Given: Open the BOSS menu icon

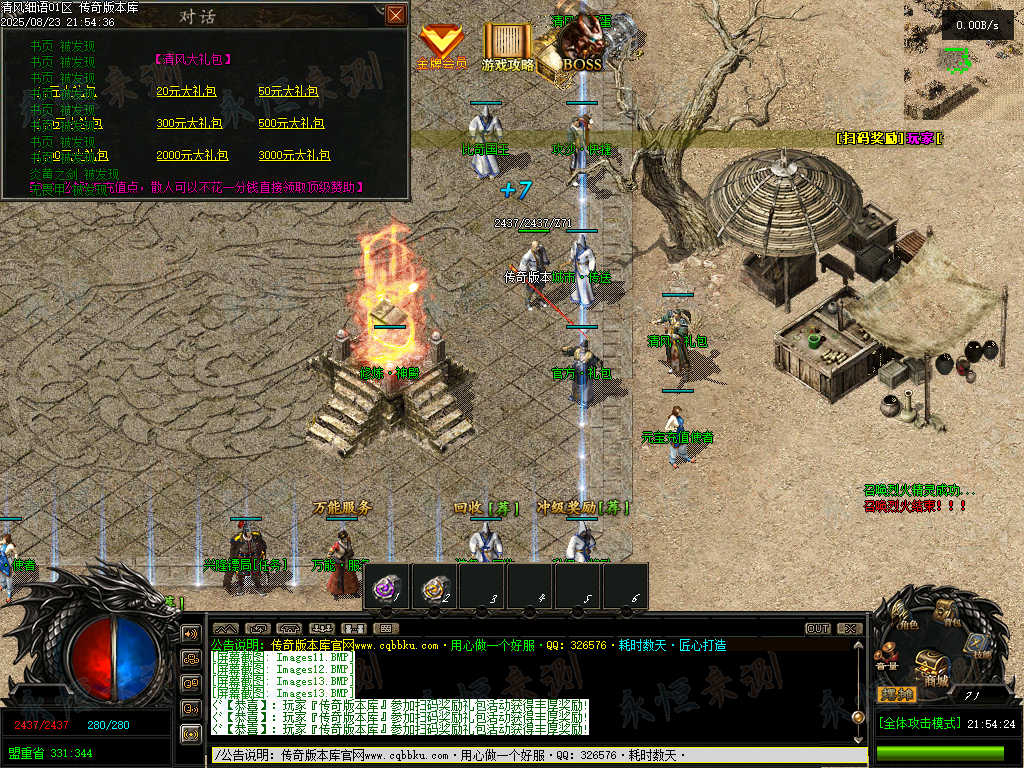Looking at the screenshot, I should (580, 47).
